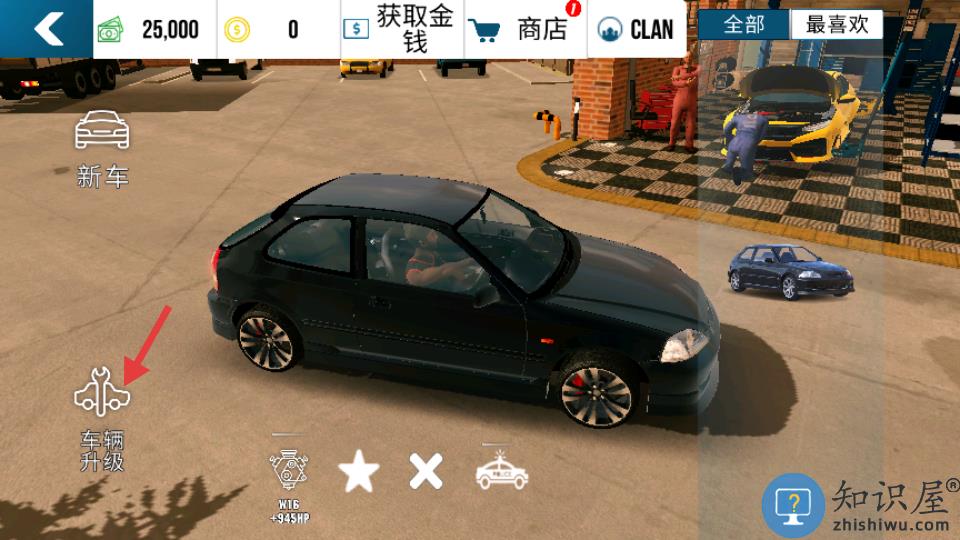Click the white X icon
The width and height of the screenshot is (960, 540).
click(426, 471)
